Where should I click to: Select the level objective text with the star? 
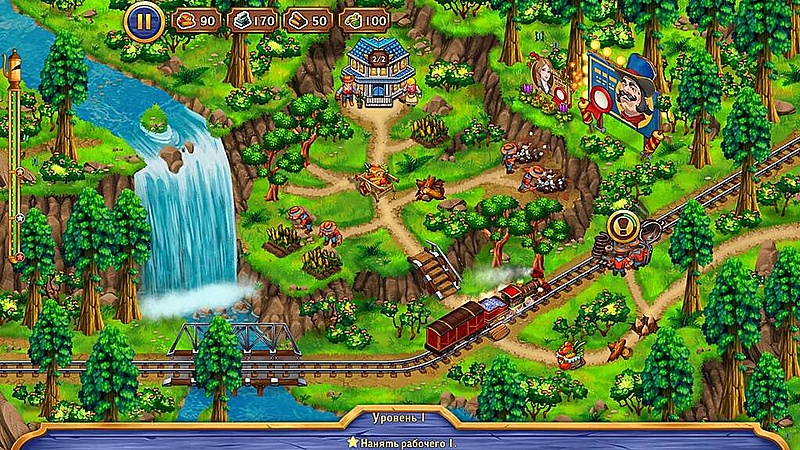(403, 441)
